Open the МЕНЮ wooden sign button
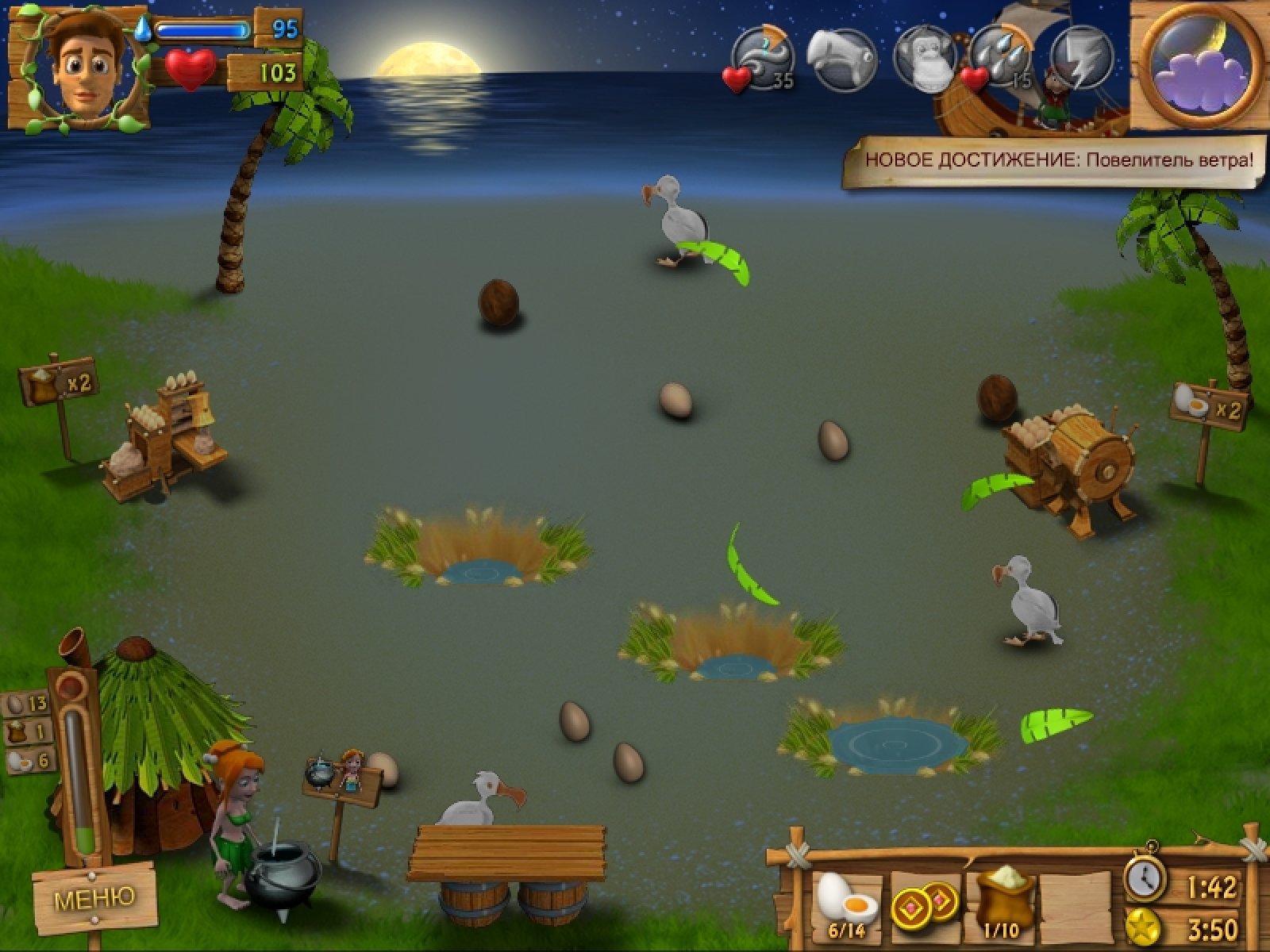1270x952 pixels. pos(94,897)
